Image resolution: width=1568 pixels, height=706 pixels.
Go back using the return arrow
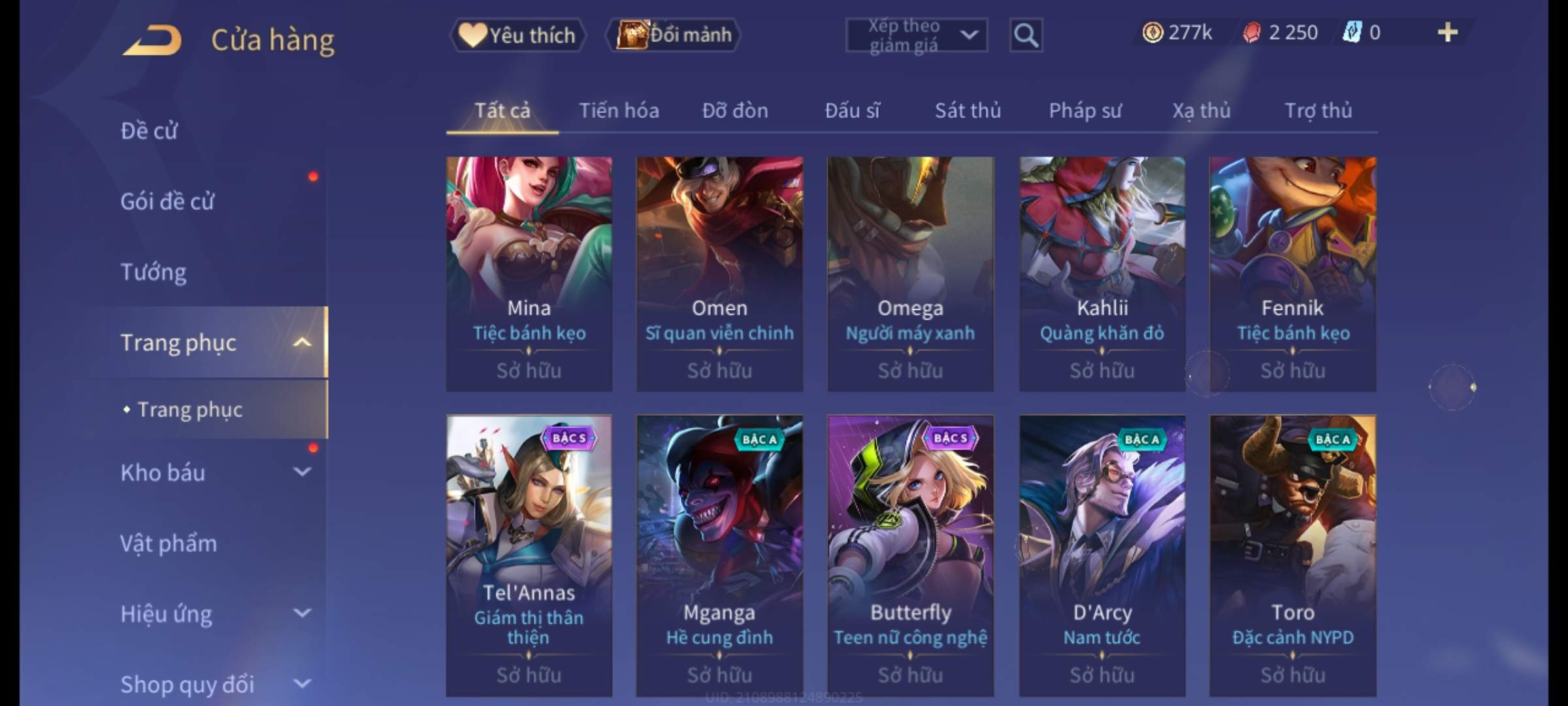[x=152, y=41]
